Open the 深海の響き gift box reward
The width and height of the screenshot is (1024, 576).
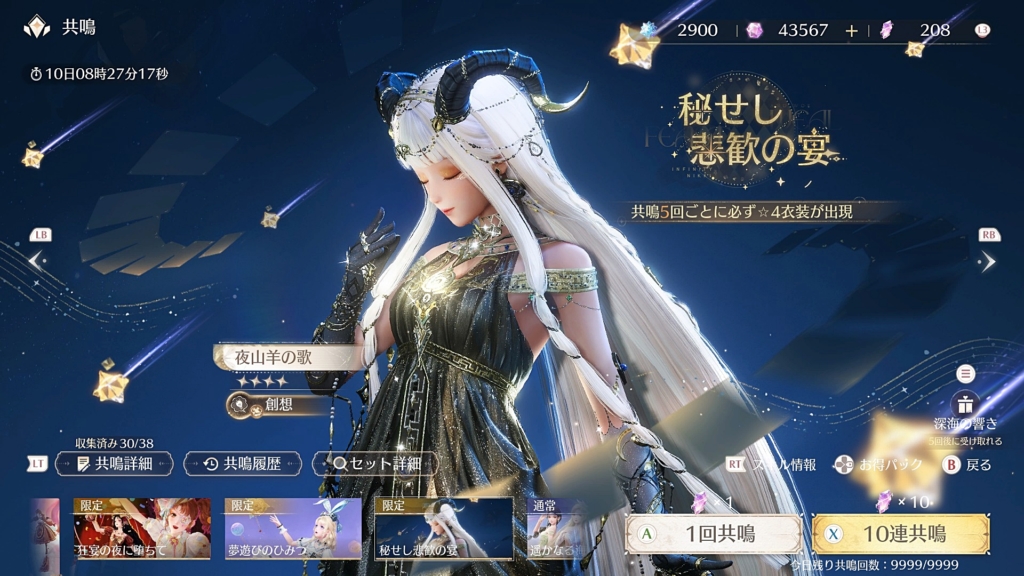pos(965,404)
